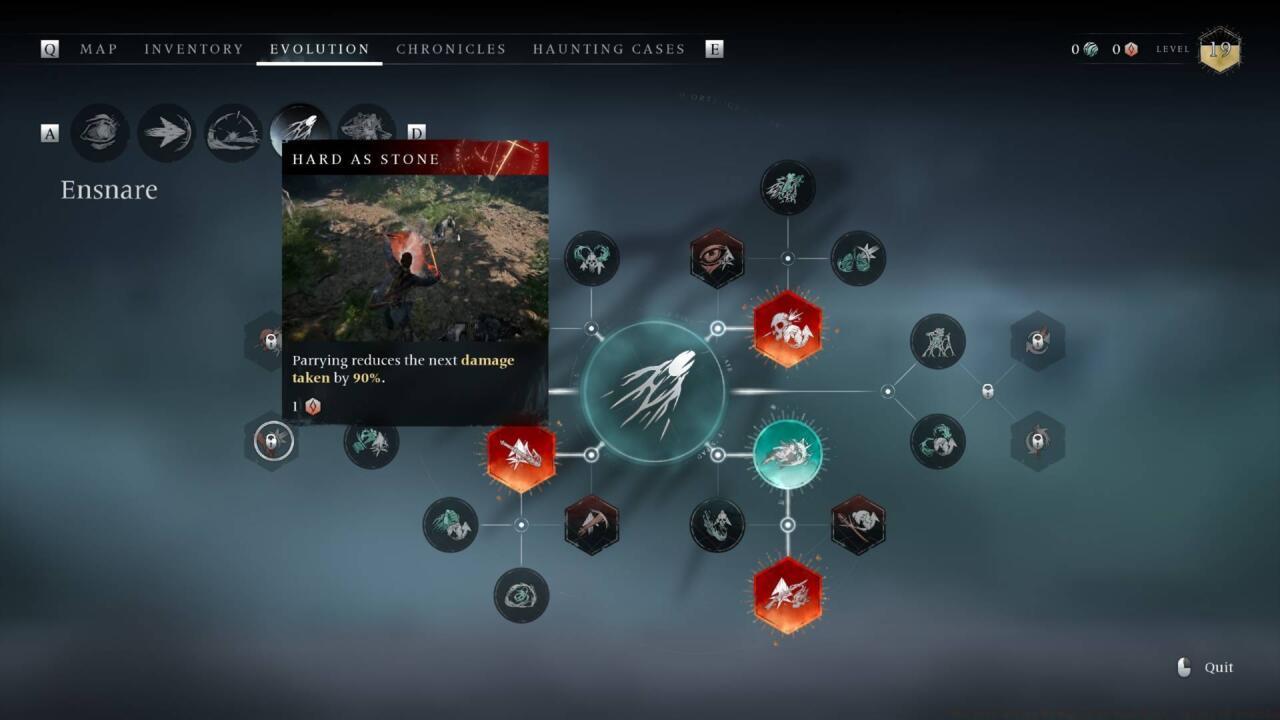Click the topmost teal creature skill node
This screenshot has height=720, width=1280.
787,187
